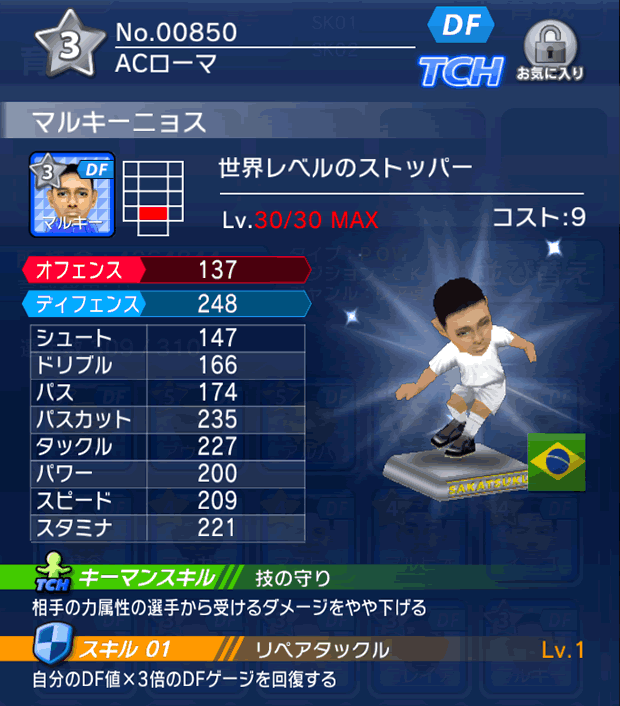The image size is (620, 706).
Task: Select the マルキー player card thumbnail
Action: pos(71,193)
